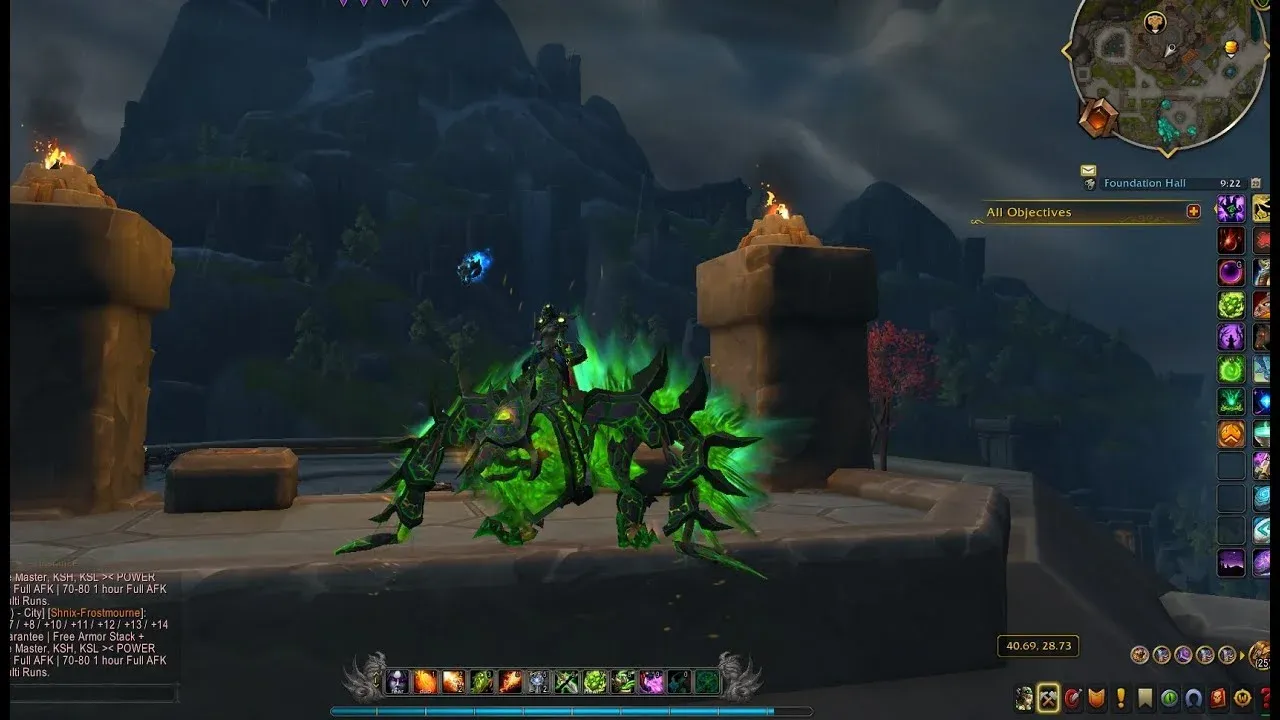Expand the All Objectives tracker

point(1193,211)
